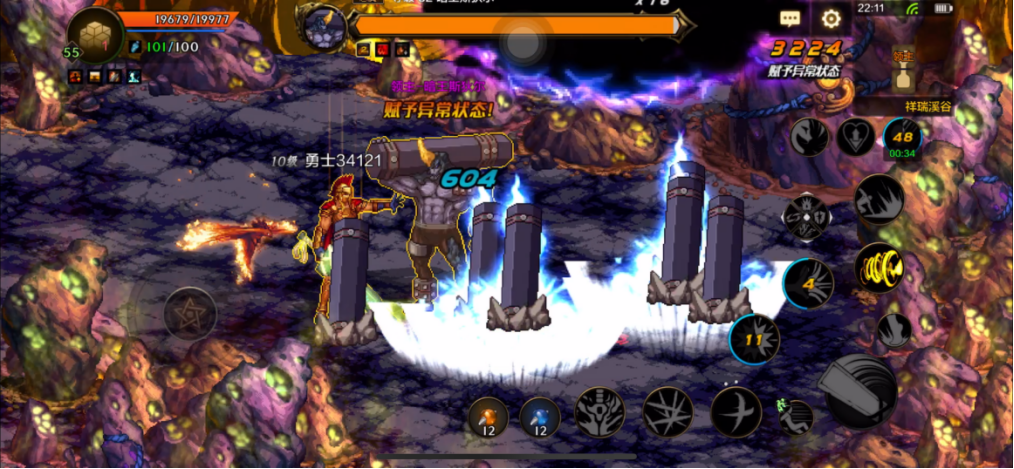The height and width of the screenshot is (469, 1014).
Task: Activate the crossed slashes skill
Action: pyautogui.click(x=667, y=411)
